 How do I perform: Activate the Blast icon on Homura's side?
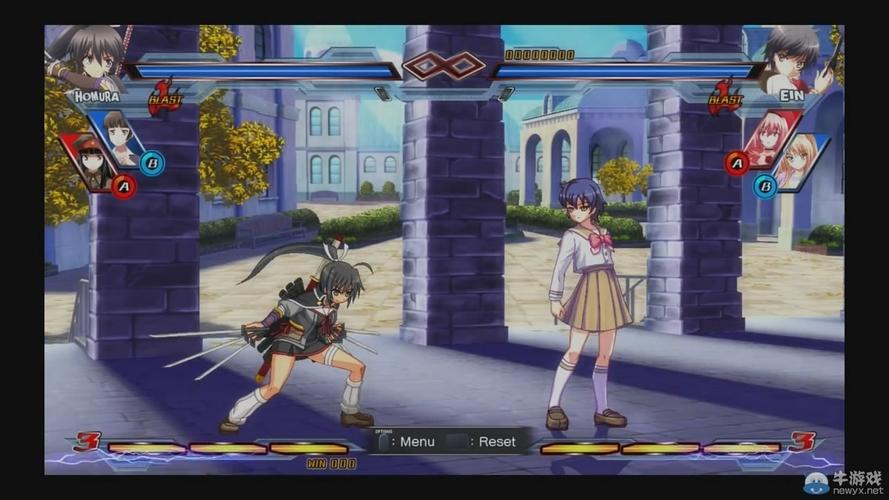point(164,96)
